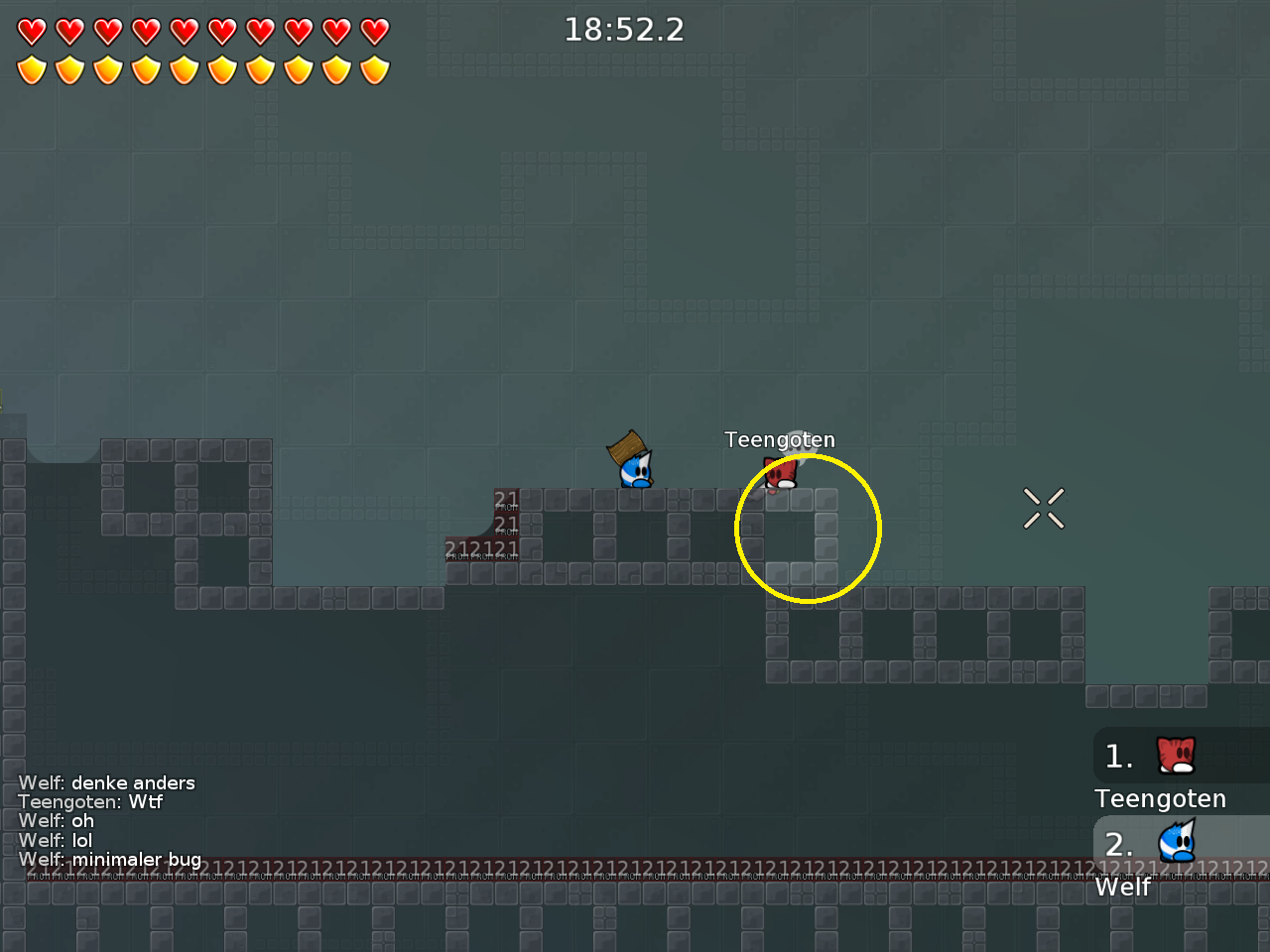
Task: Click the Teengoten: Wtf chat message
Action: click(89, 802)
